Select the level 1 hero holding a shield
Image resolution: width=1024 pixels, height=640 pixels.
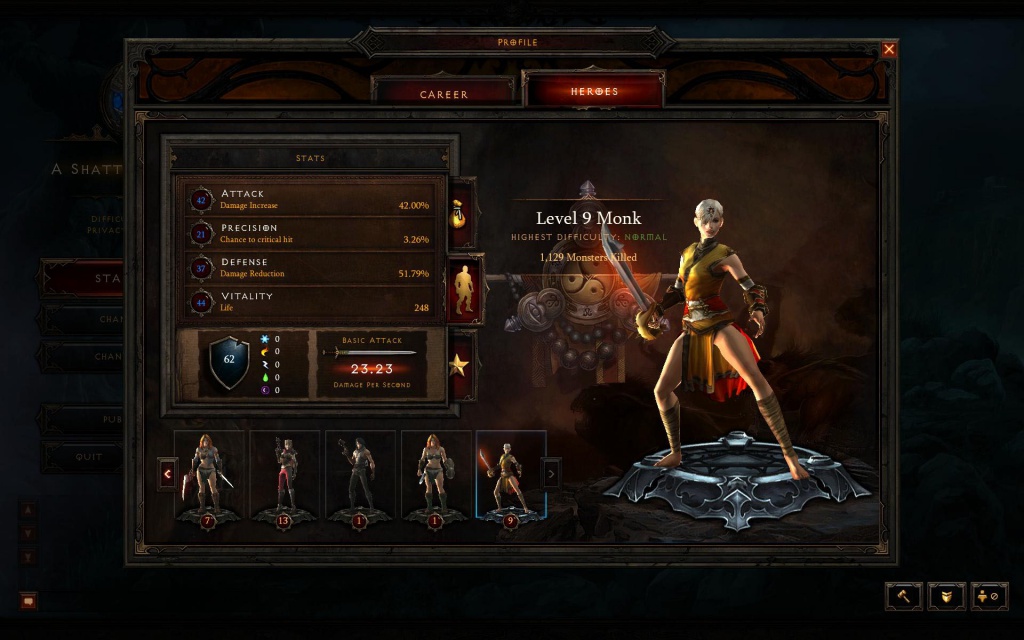[x=436, y=476]
